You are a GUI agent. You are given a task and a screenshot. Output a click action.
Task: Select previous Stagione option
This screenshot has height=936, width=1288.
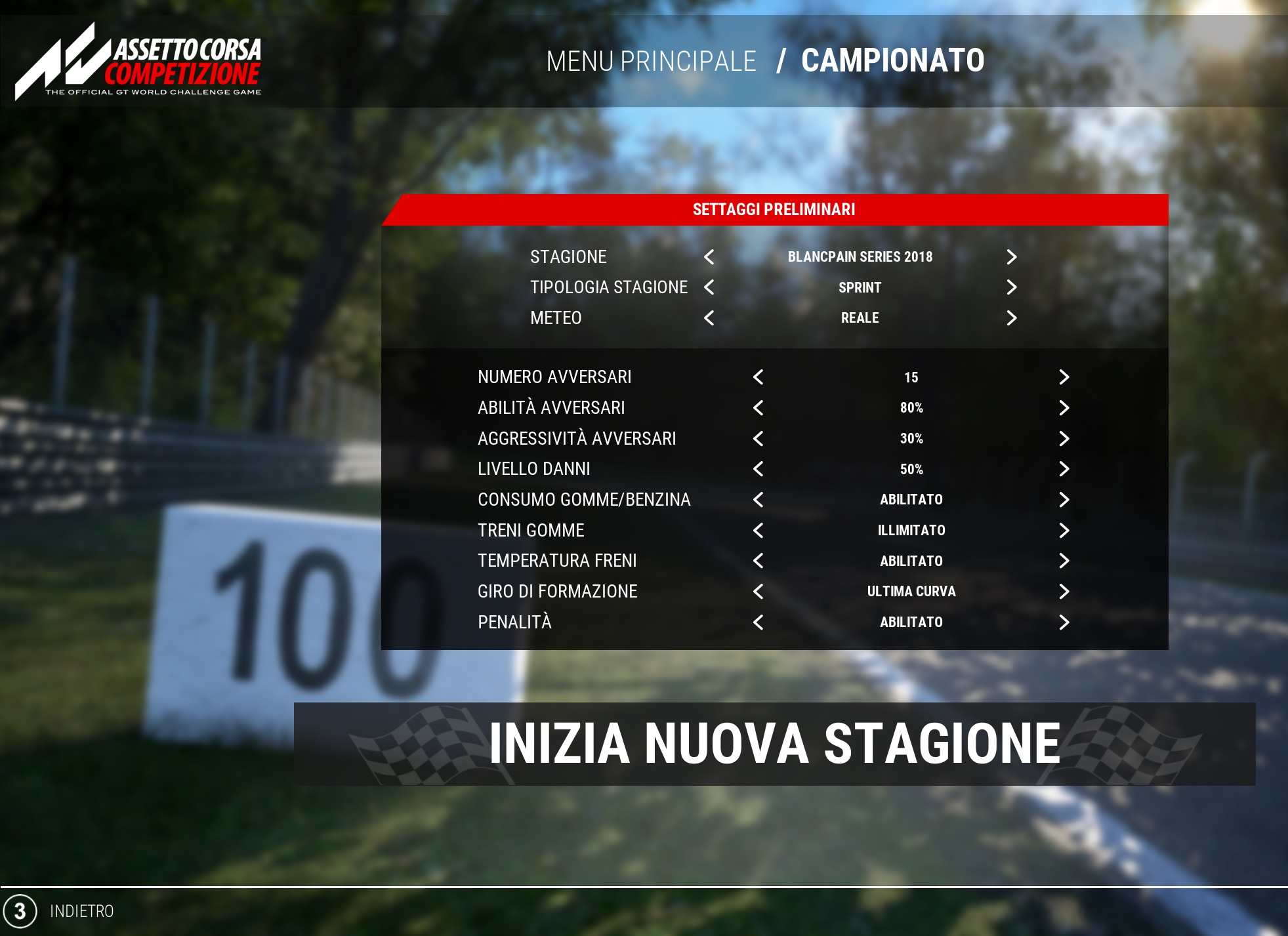click(x=709, y=257)
